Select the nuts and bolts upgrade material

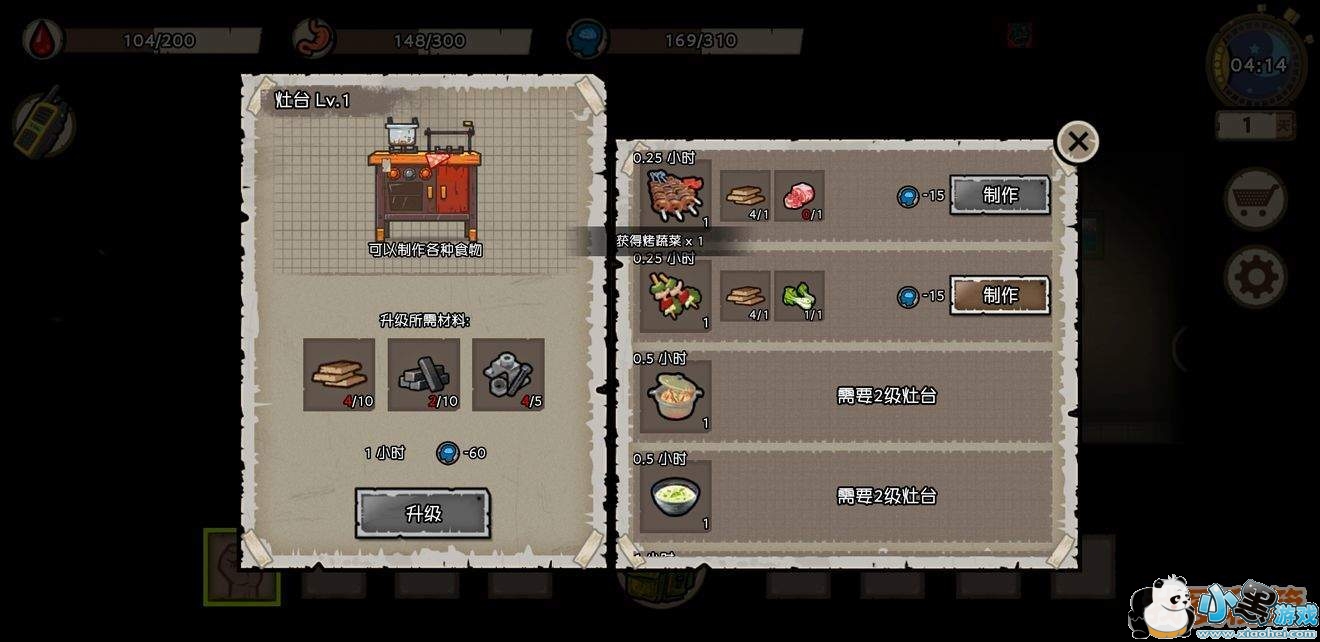pos(508,374)
